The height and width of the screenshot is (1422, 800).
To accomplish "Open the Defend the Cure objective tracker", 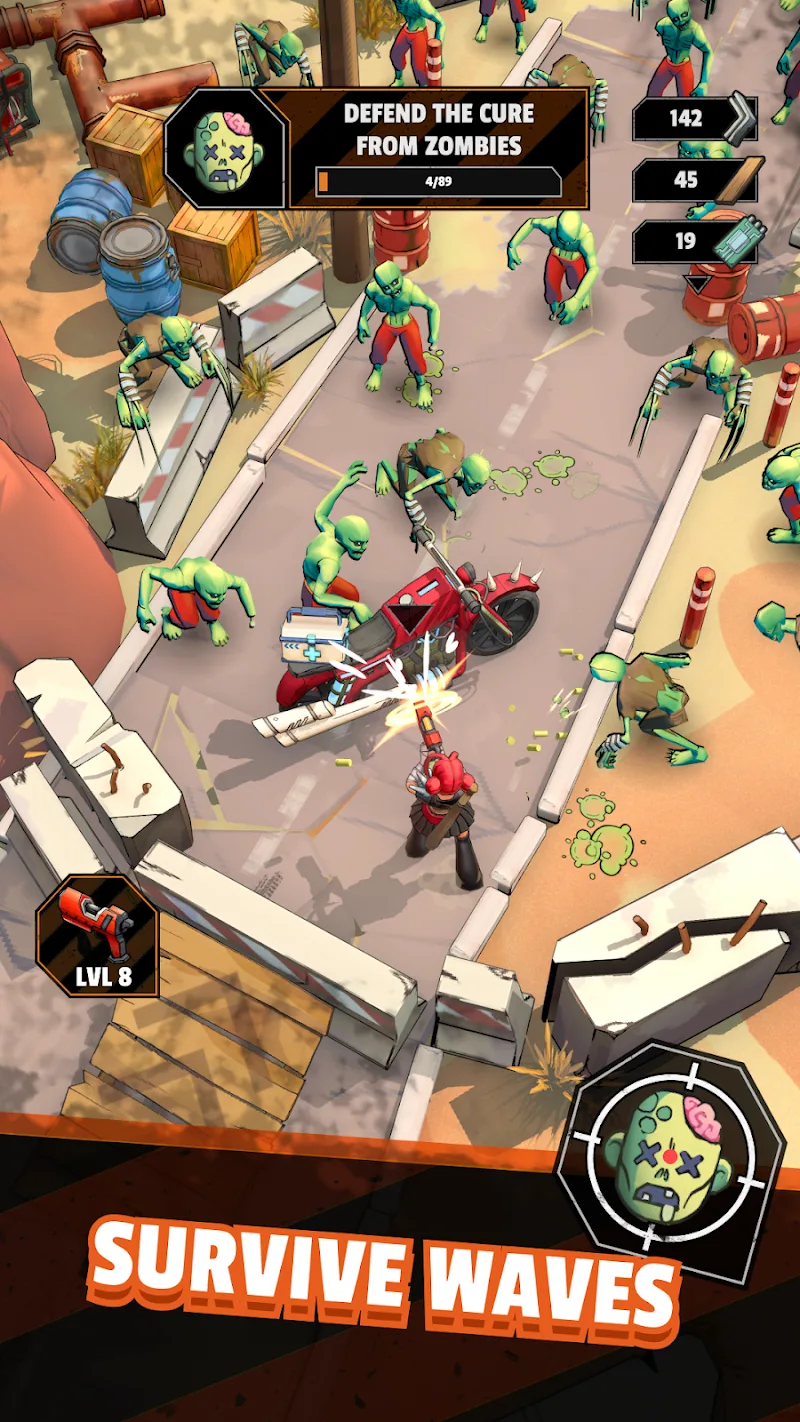I will click(438, 148).
